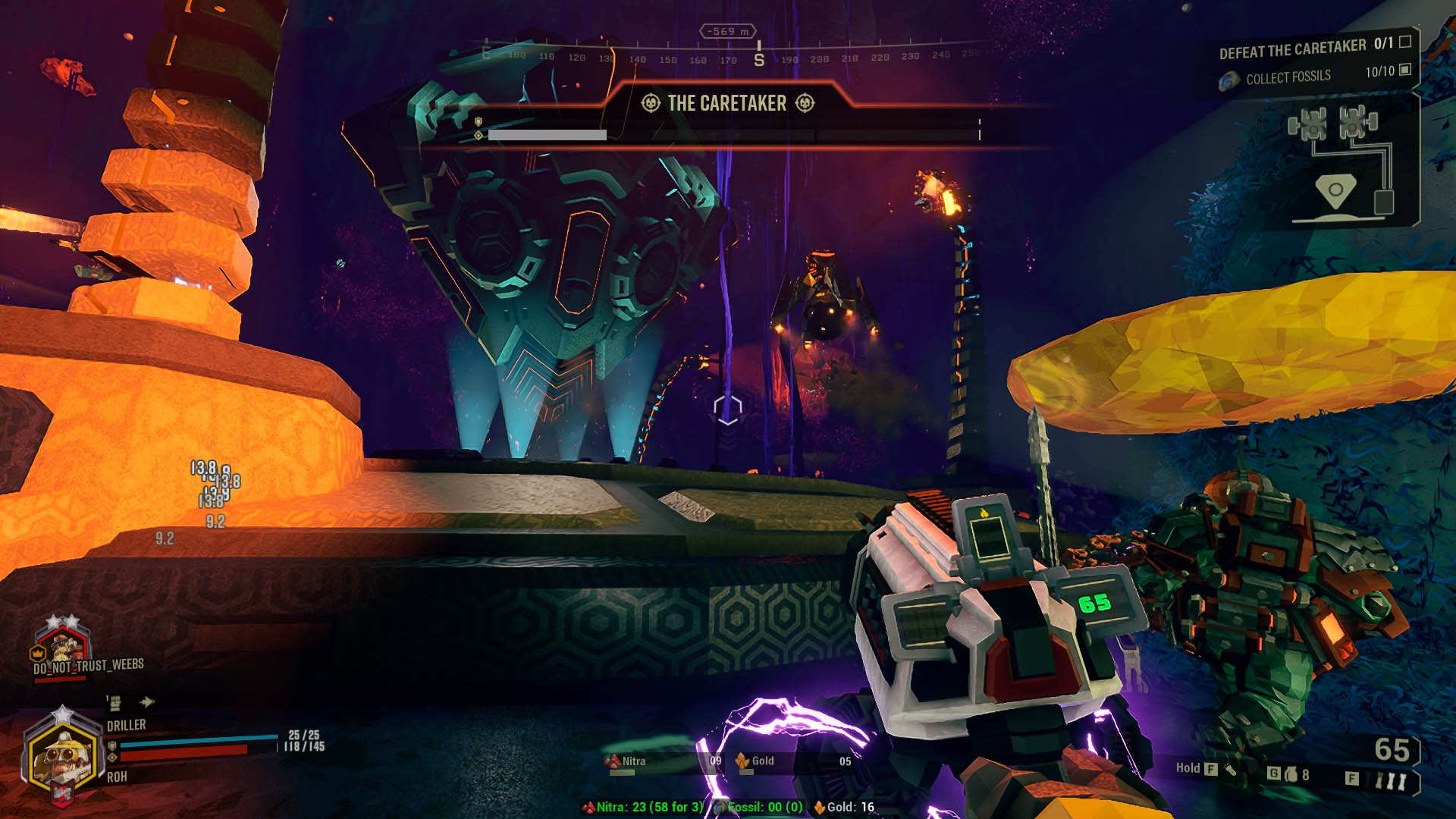The image size is (1456, 819).
Task: Click the depth meter readout above the compass
Action: coord(727,32)
